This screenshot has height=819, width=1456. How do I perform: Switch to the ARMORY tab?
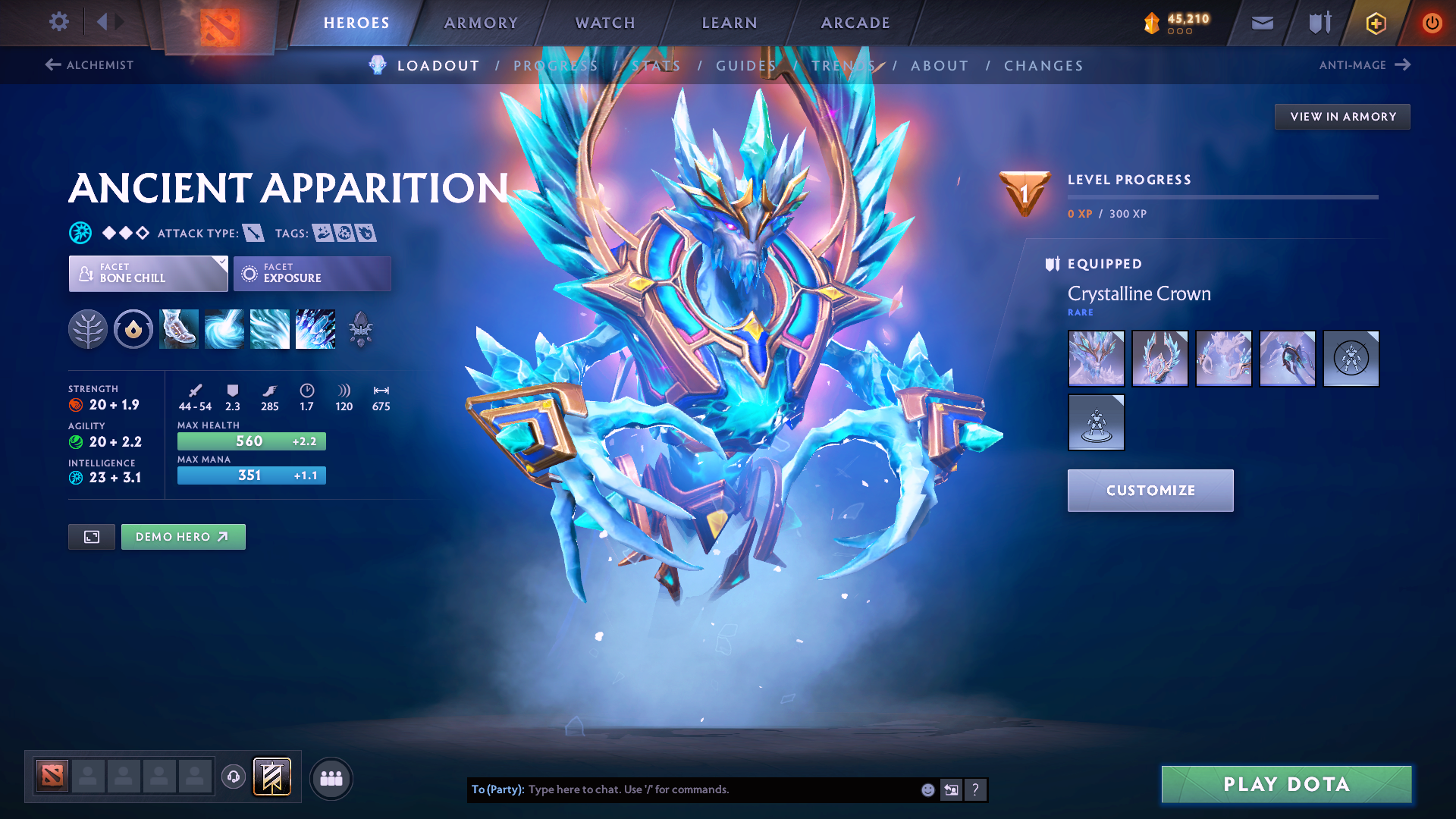pyautogui.click(x=481, y=23)
